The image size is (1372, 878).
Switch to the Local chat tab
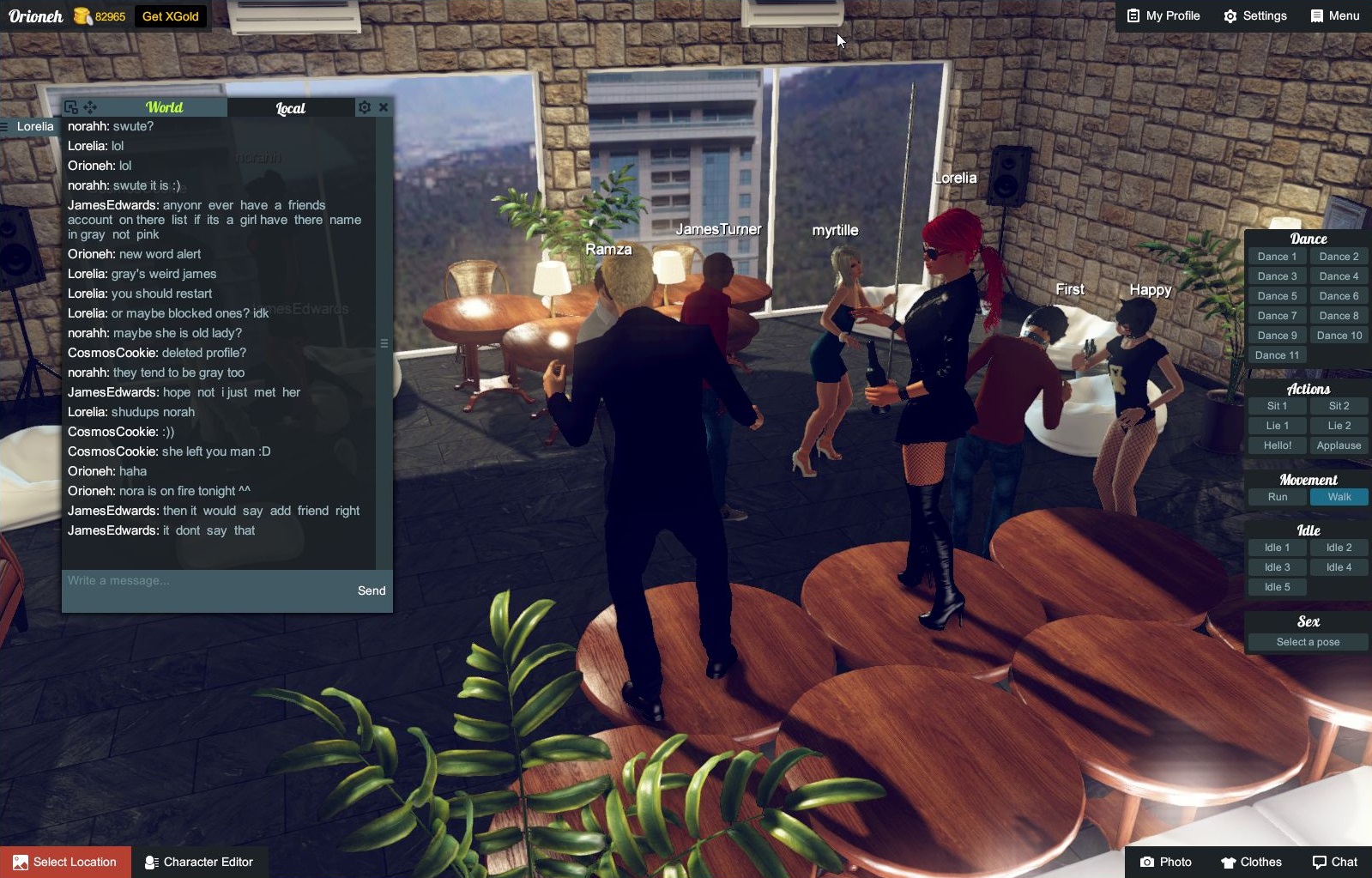point(290,107)
